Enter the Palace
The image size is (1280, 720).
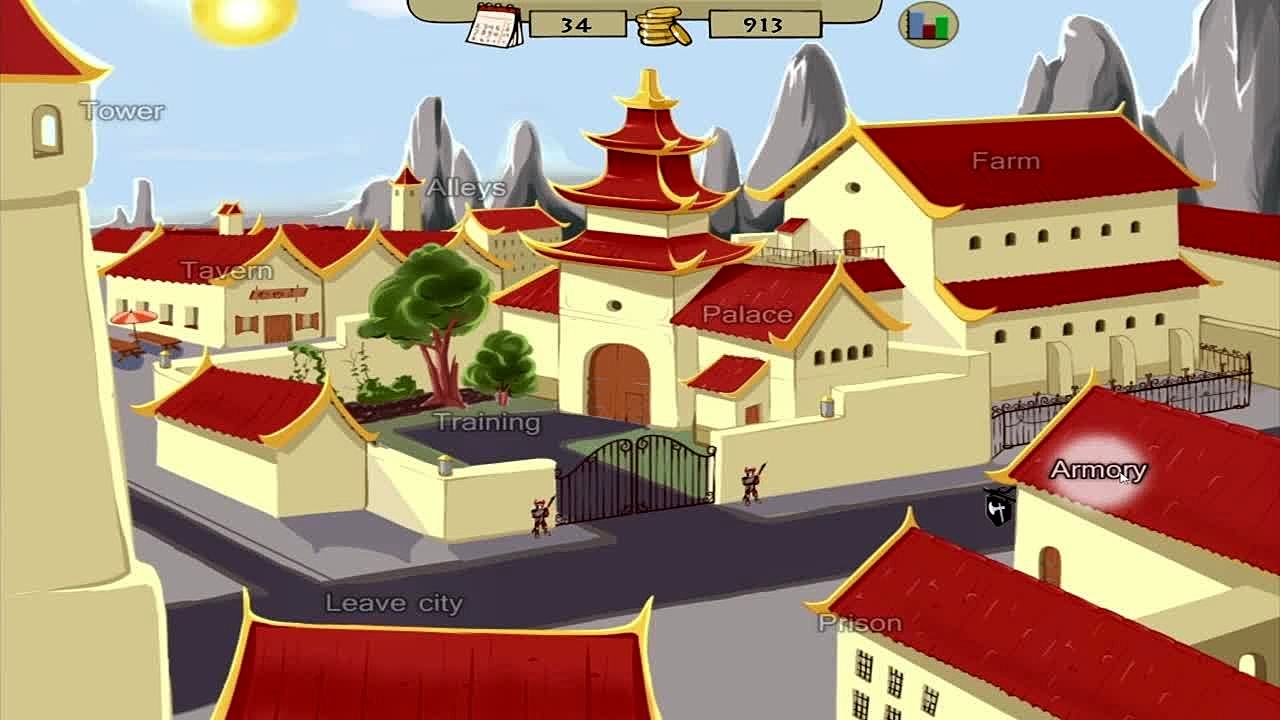pos(747,314)
